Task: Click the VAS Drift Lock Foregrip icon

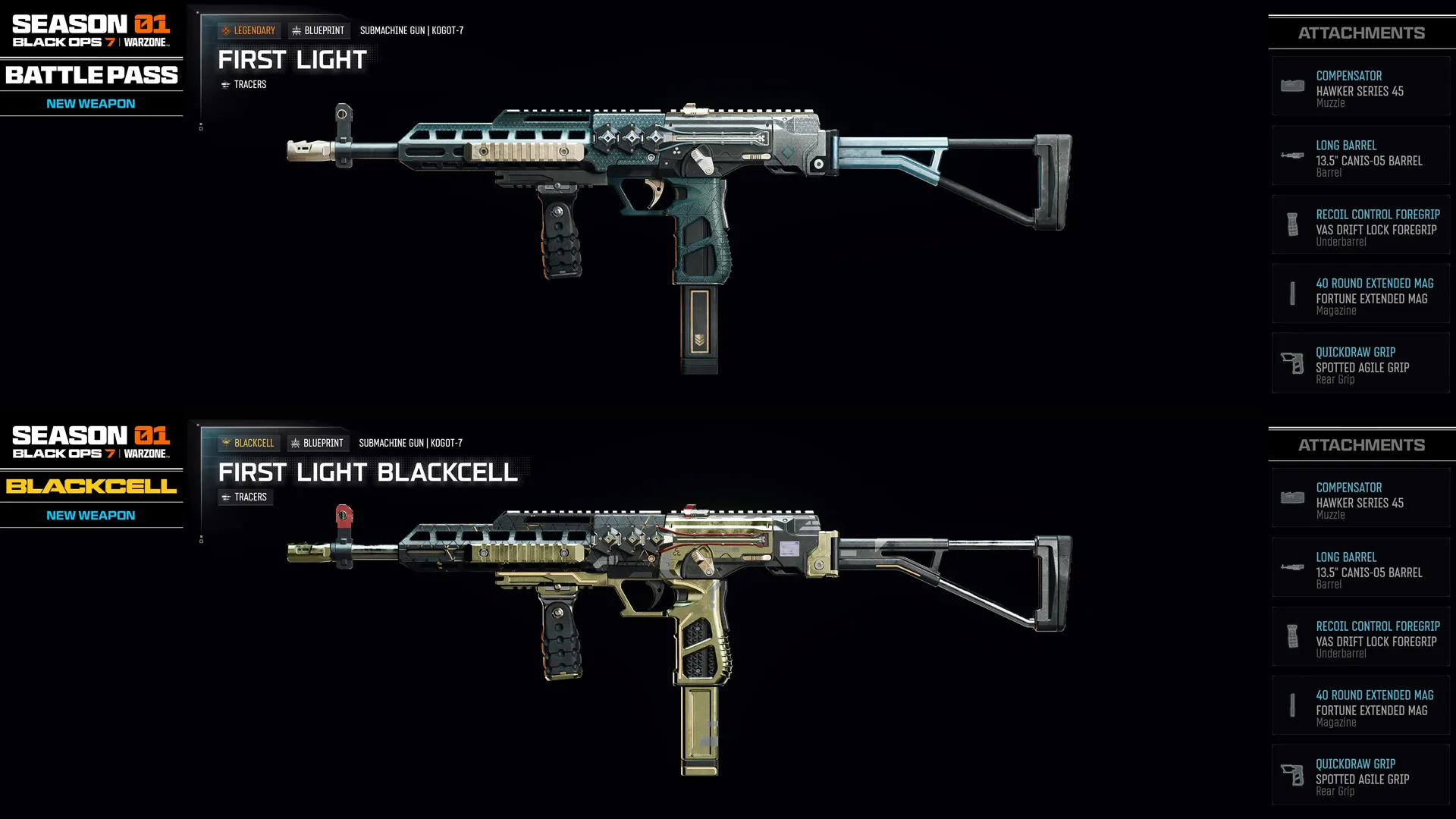Action: [x=1291, y=225]
